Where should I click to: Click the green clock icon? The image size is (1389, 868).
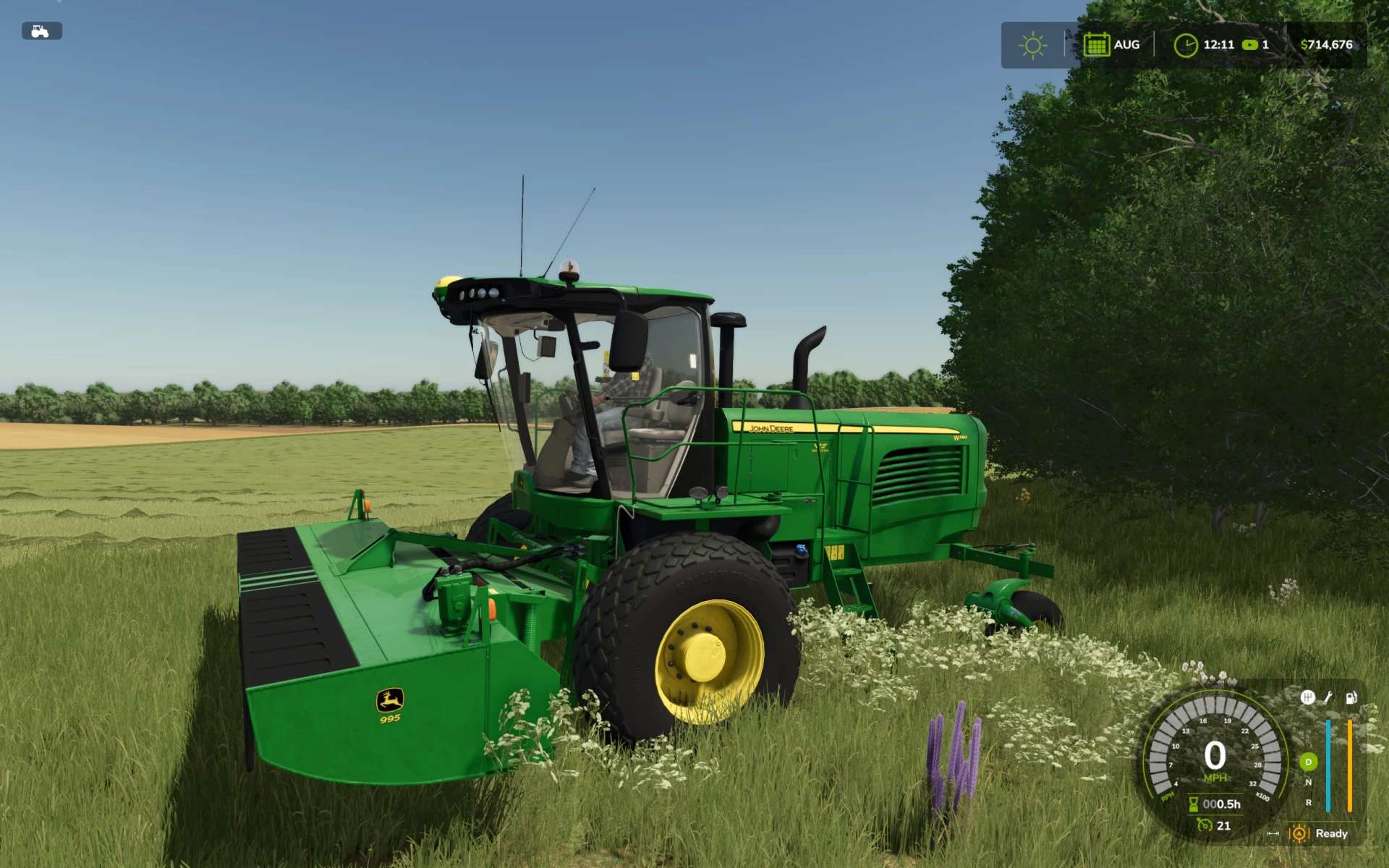coord(1185,46)
